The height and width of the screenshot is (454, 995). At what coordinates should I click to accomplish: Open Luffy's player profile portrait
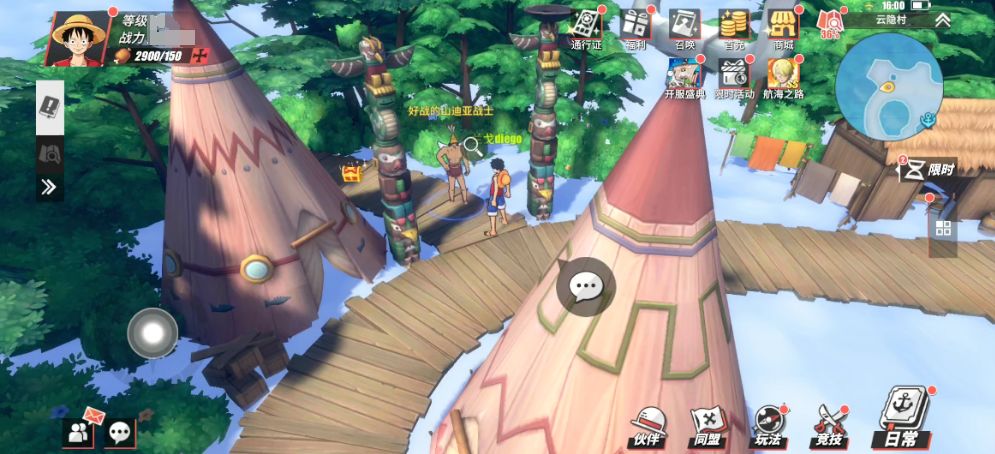[x=78, y=36]
